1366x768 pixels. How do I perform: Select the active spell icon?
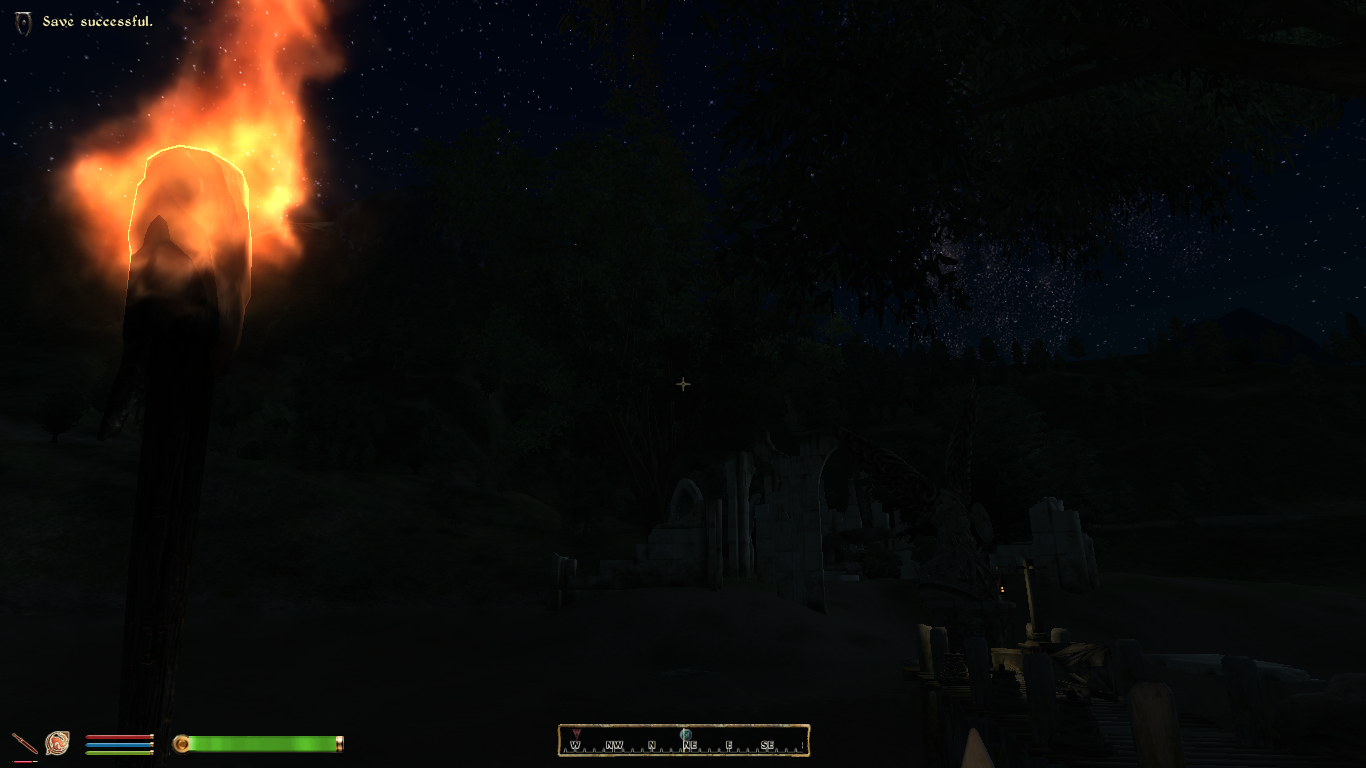tap(57, 743)
